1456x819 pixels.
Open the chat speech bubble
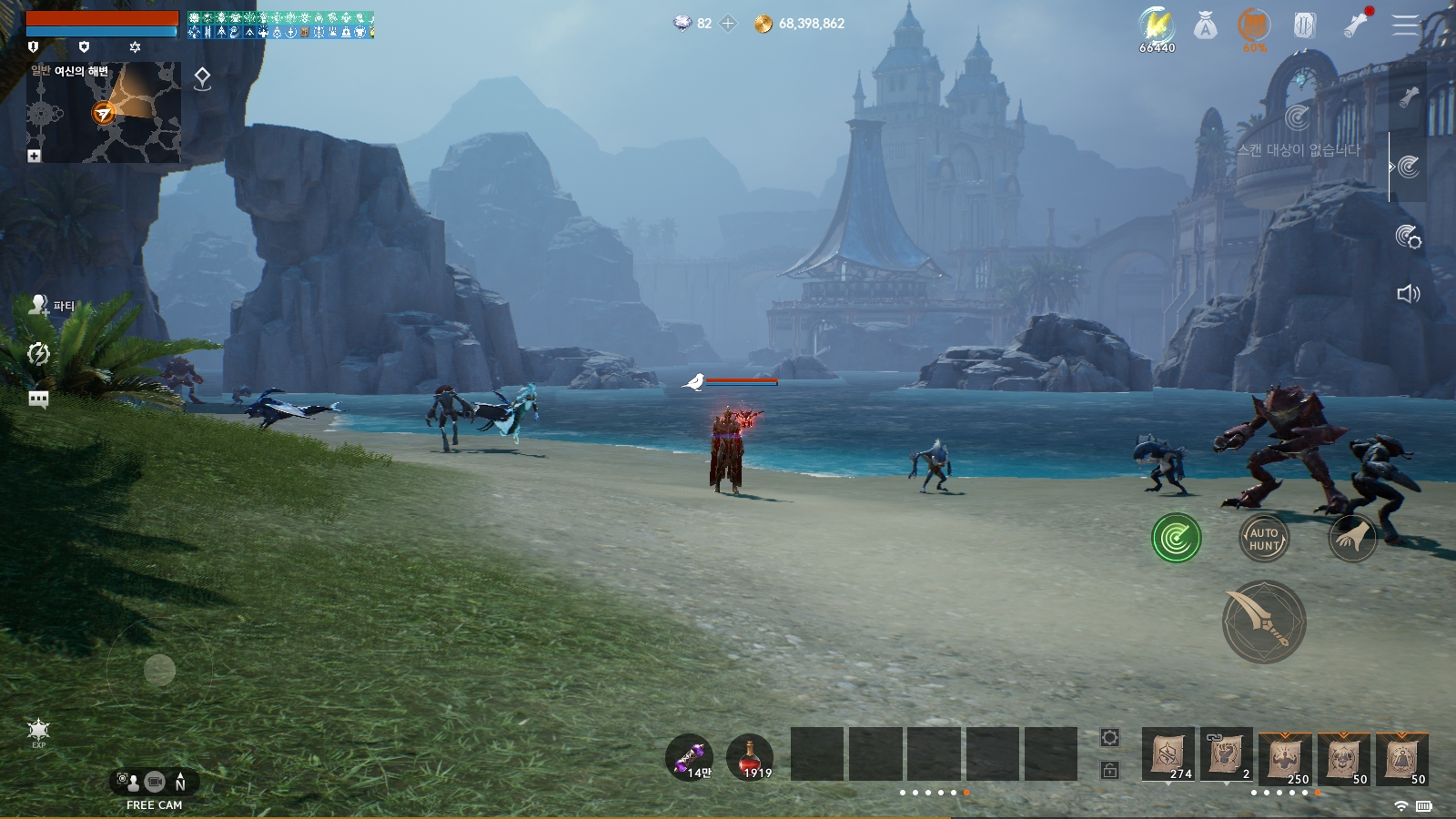pos(38,399)
